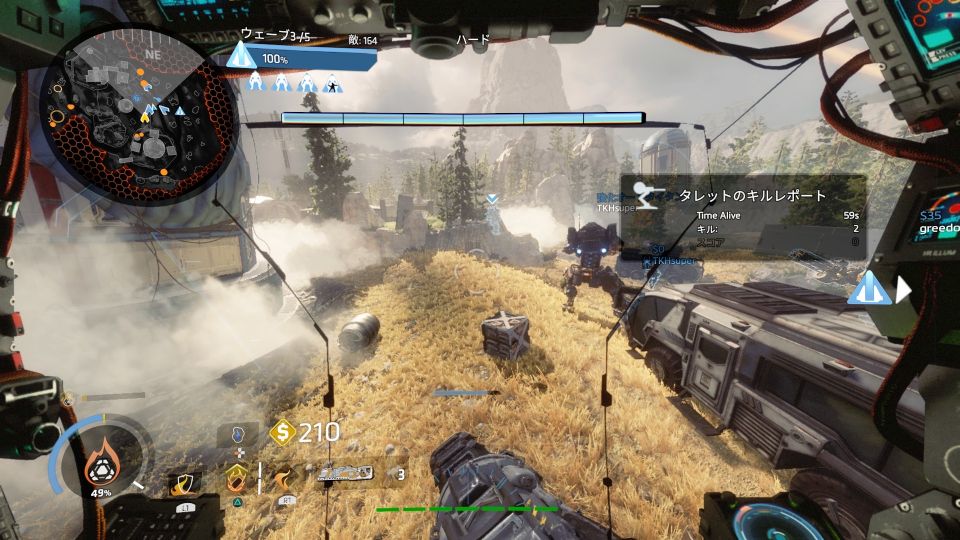
Task: Open the turret kill report panel
Action: click(x=742, y=217)
